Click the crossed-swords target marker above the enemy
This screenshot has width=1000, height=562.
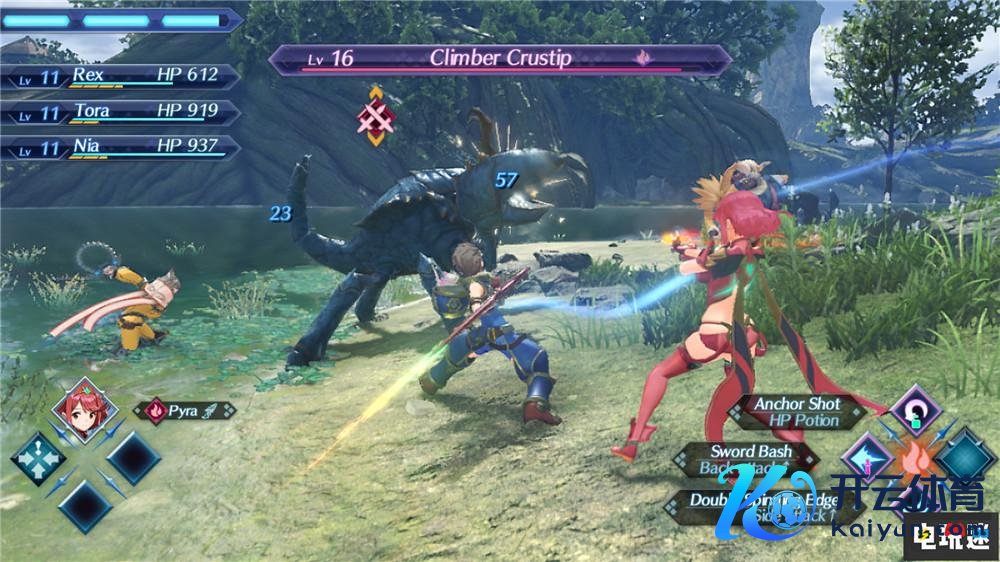376,116
